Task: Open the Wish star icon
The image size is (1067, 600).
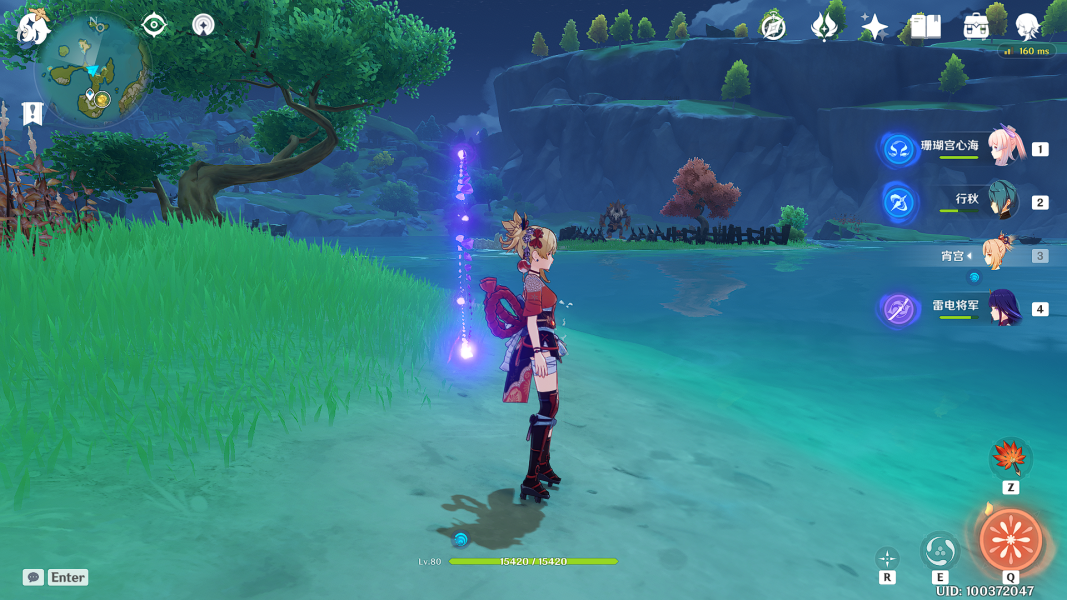Action: click(874, 27)
